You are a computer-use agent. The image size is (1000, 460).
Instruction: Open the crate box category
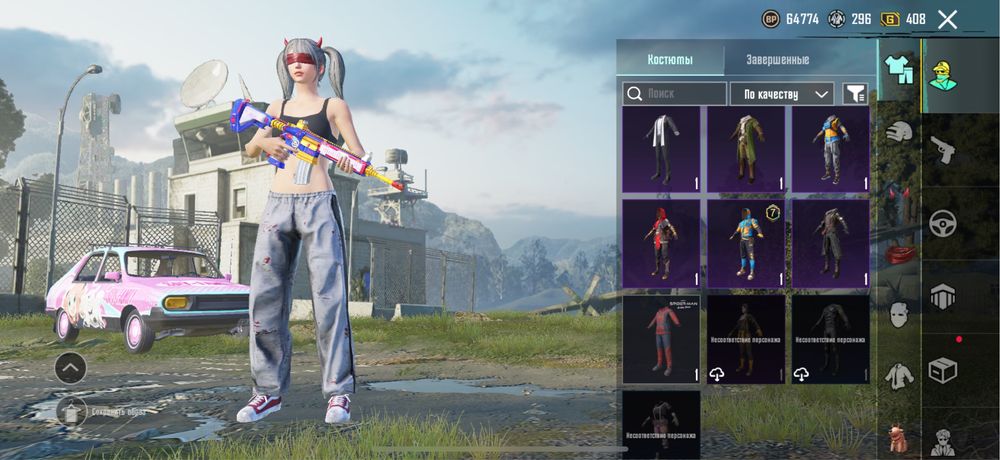click(x=943, y=368)
